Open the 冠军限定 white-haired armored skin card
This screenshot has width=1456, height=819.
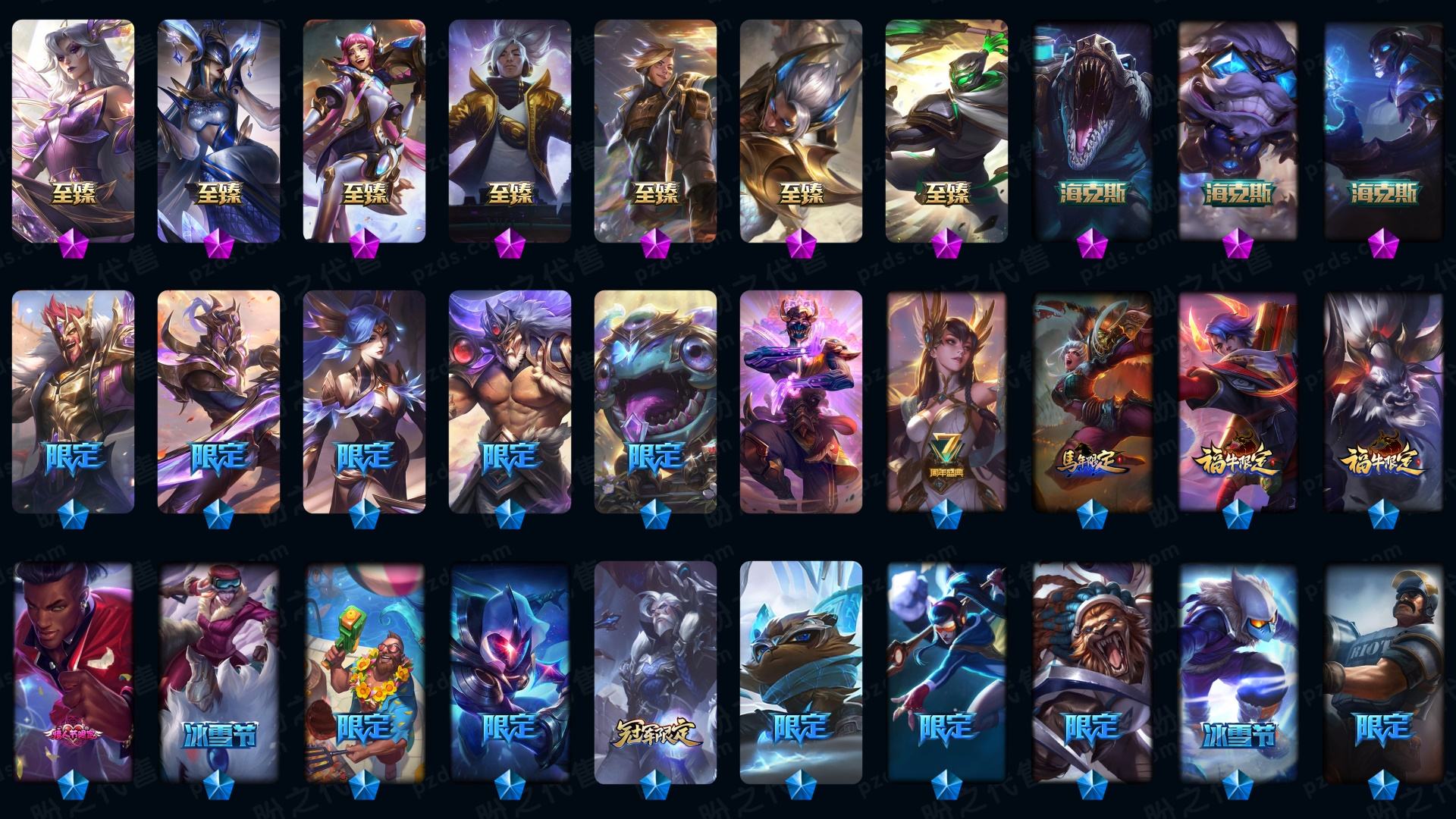(655, 673)
